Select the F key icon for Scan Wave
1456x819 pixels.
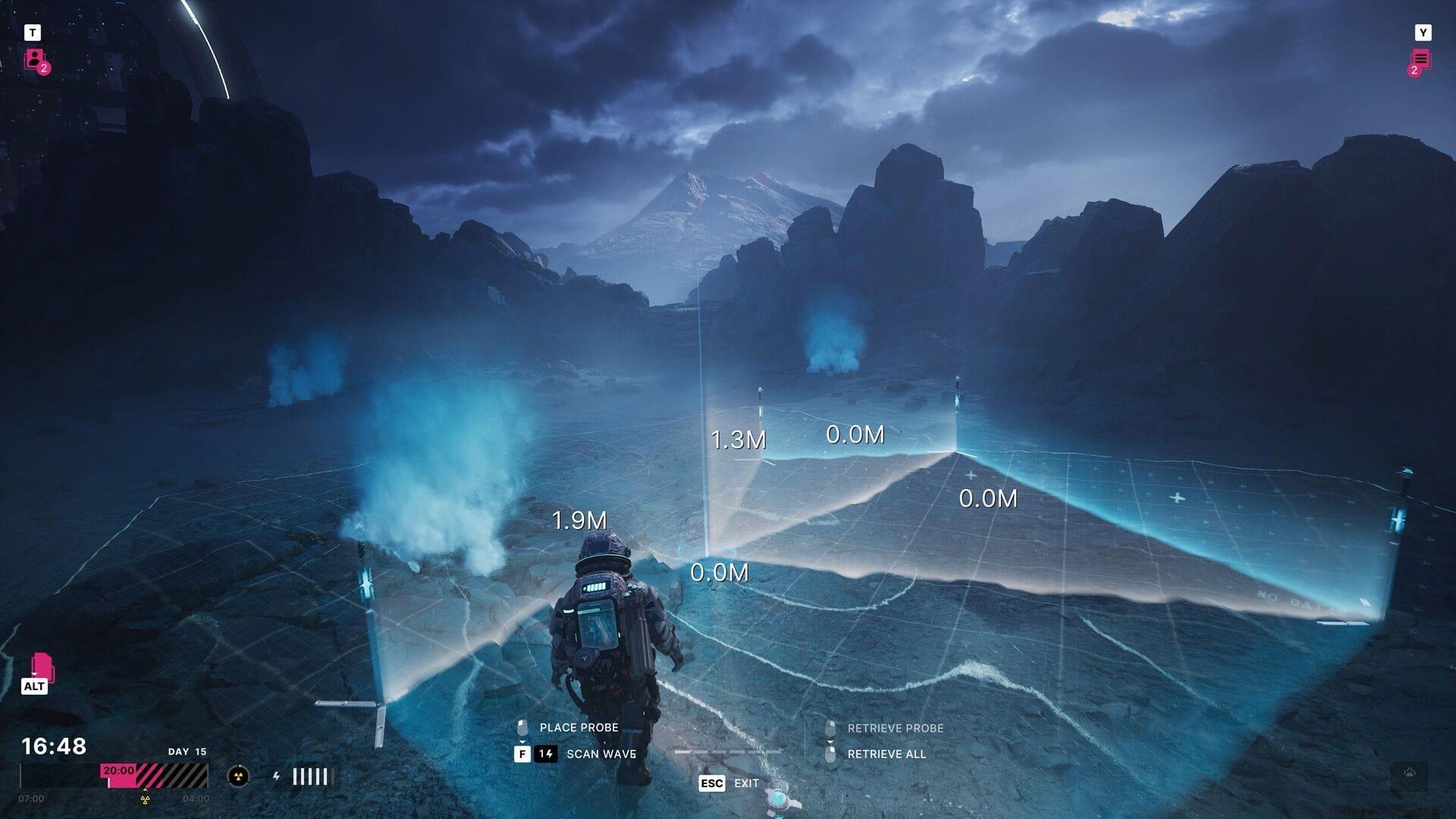(522, 754)
